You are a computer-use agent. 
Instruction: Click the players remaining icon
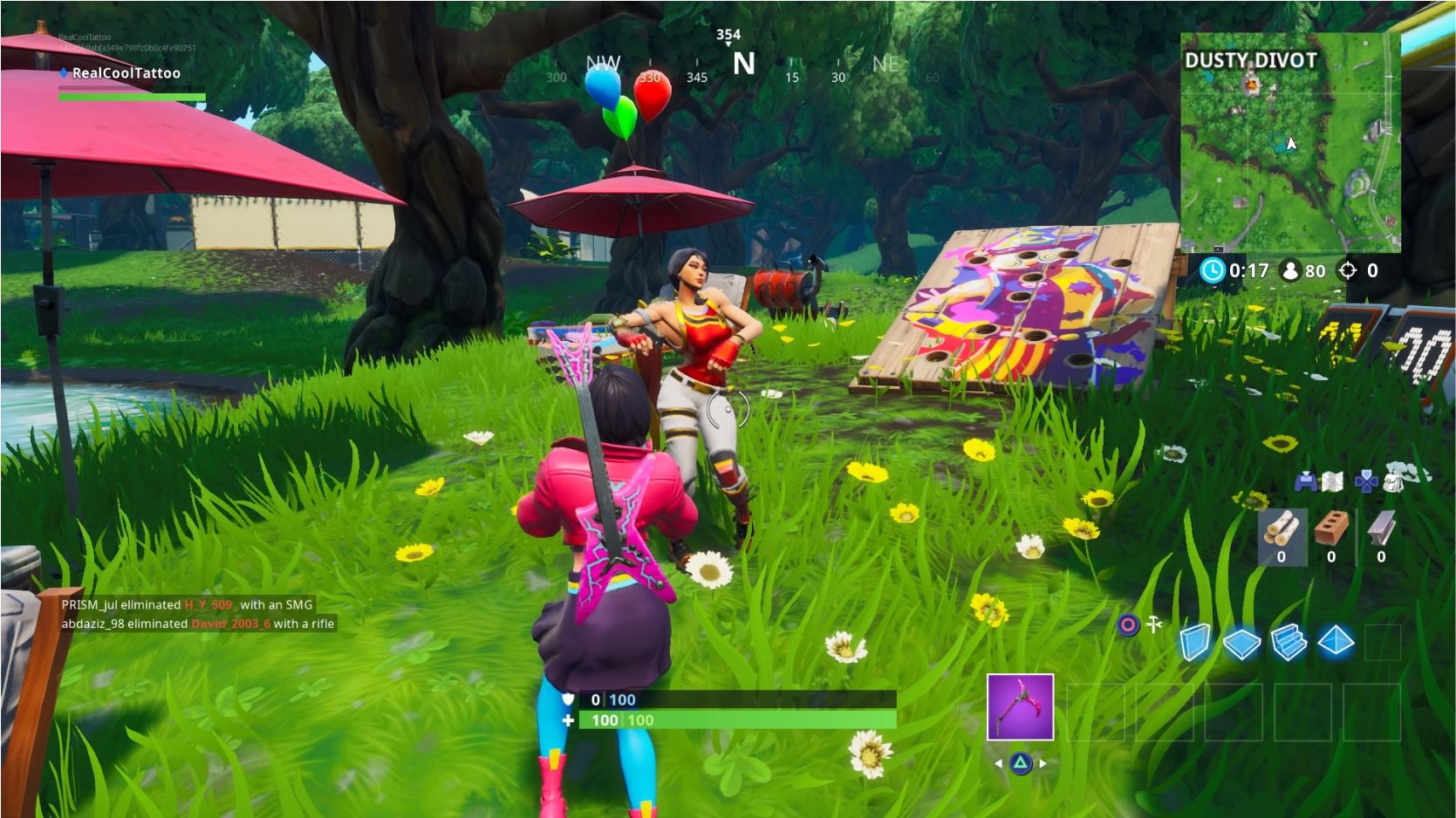click(x=1290, y=269)
